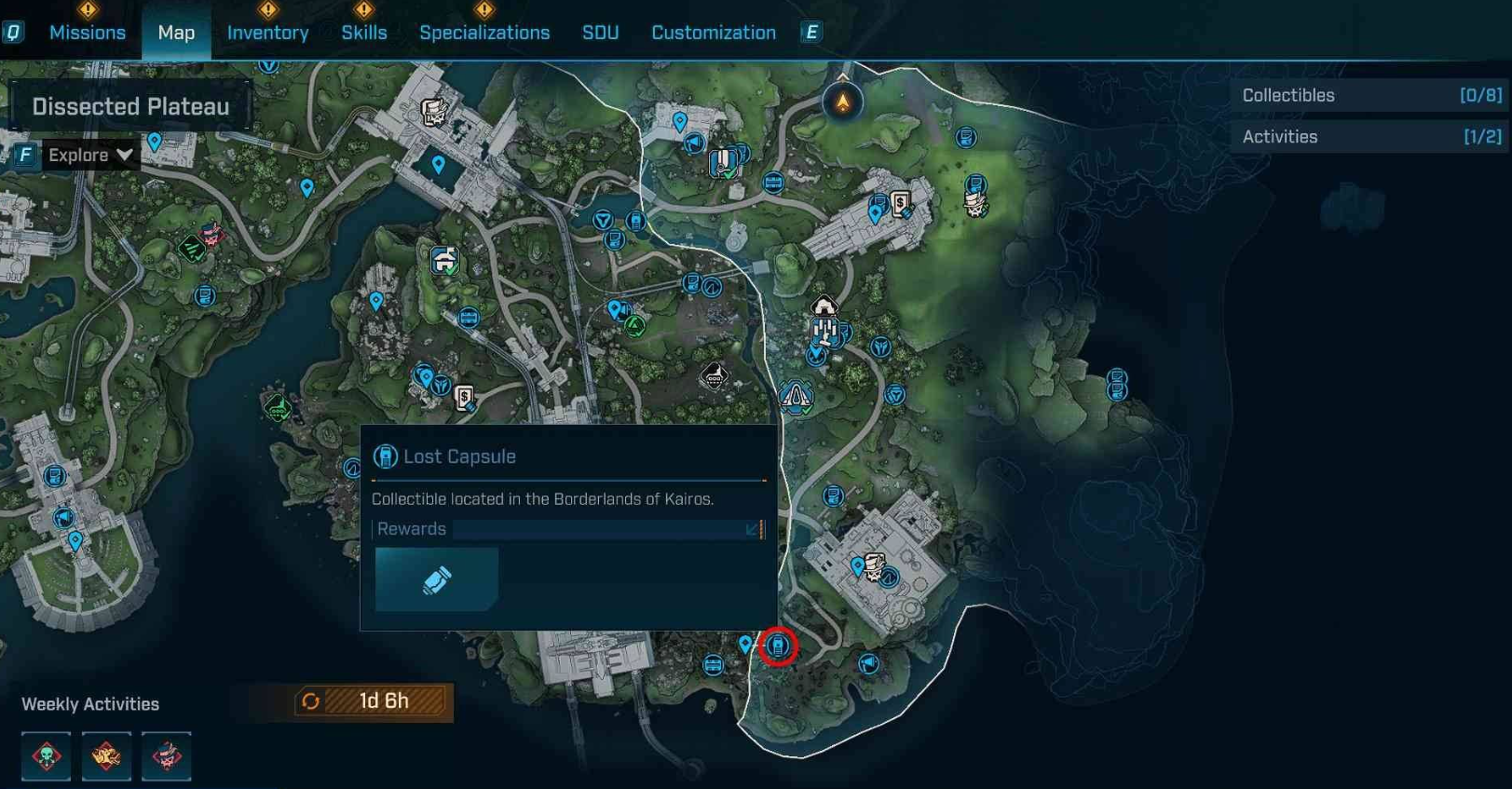
Task: Open the green skull weekly activity
Action: (x=47, y=755)
